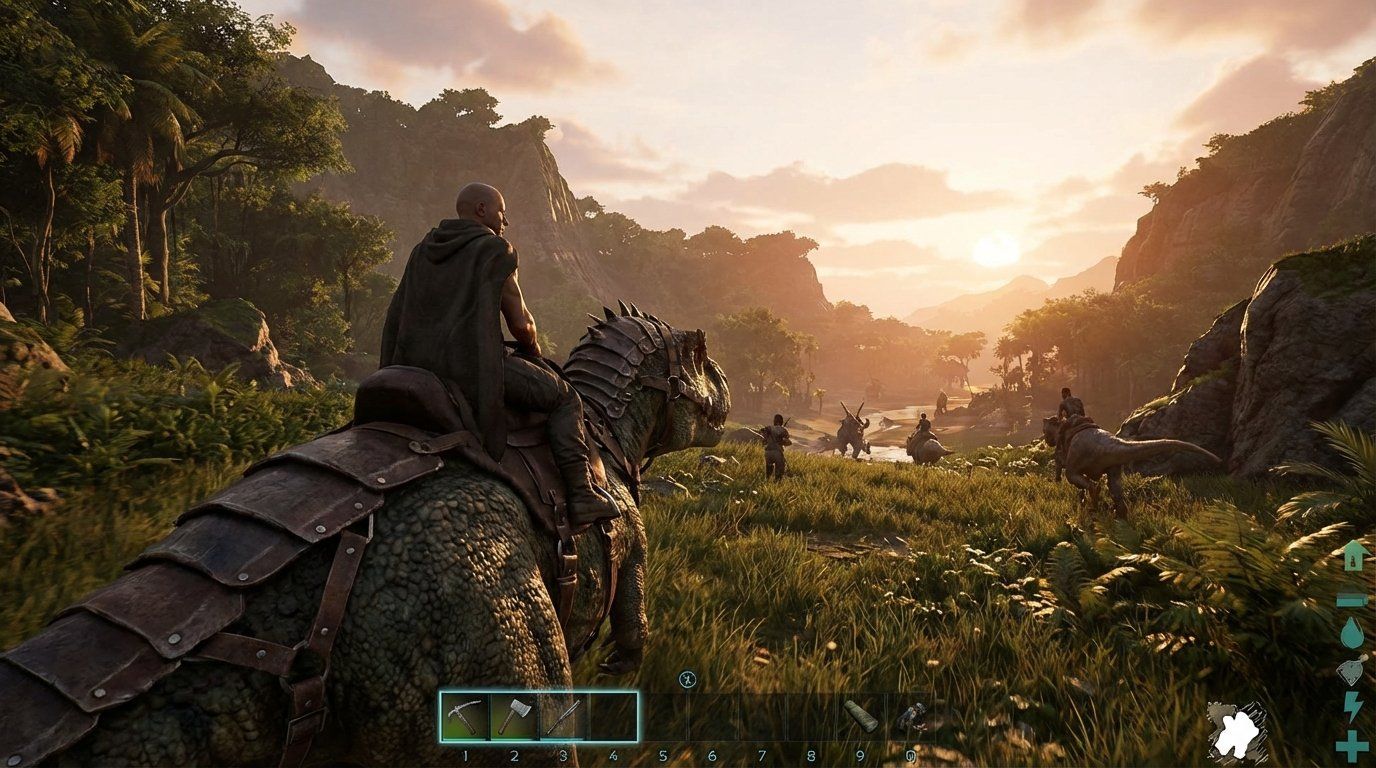The image size is (1376, 768).
Task: Click the number 1 label under the hotbar
Action: (x=465, y=755)
